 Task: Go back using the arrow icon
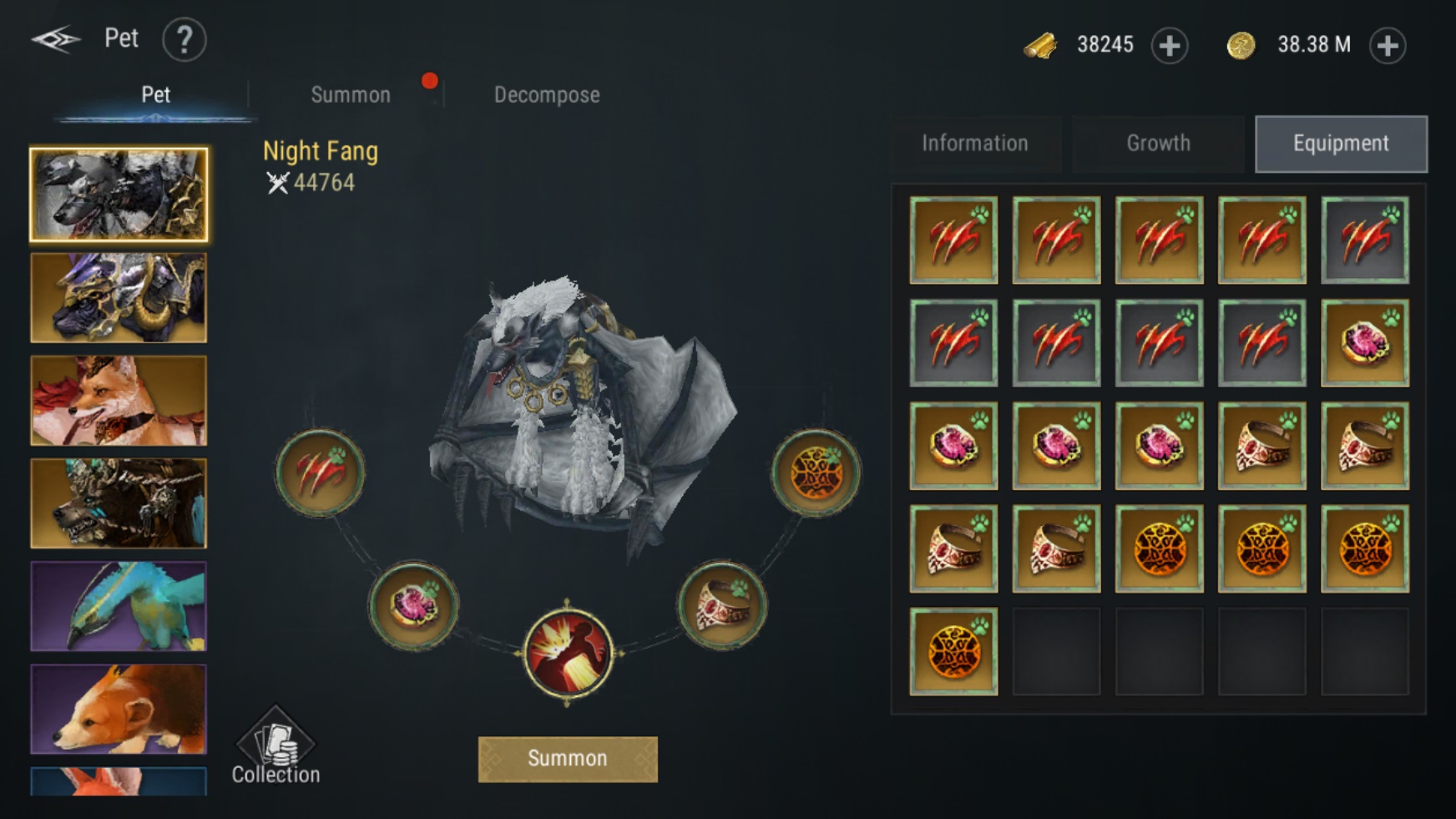click(55, 39)
